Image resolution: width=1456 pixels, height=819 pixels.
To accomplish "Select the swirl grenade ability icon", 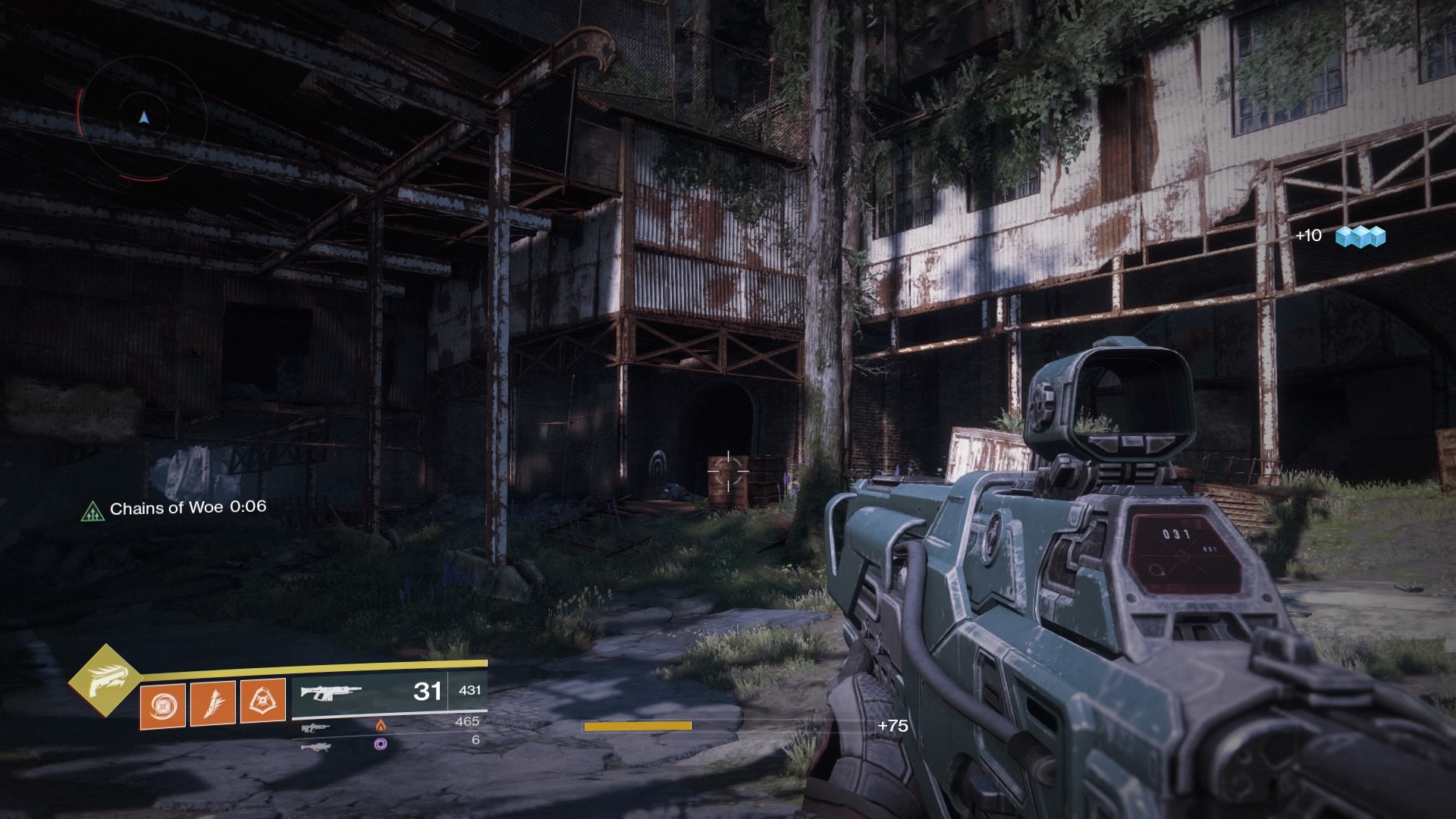I will [x=162, y=704].
